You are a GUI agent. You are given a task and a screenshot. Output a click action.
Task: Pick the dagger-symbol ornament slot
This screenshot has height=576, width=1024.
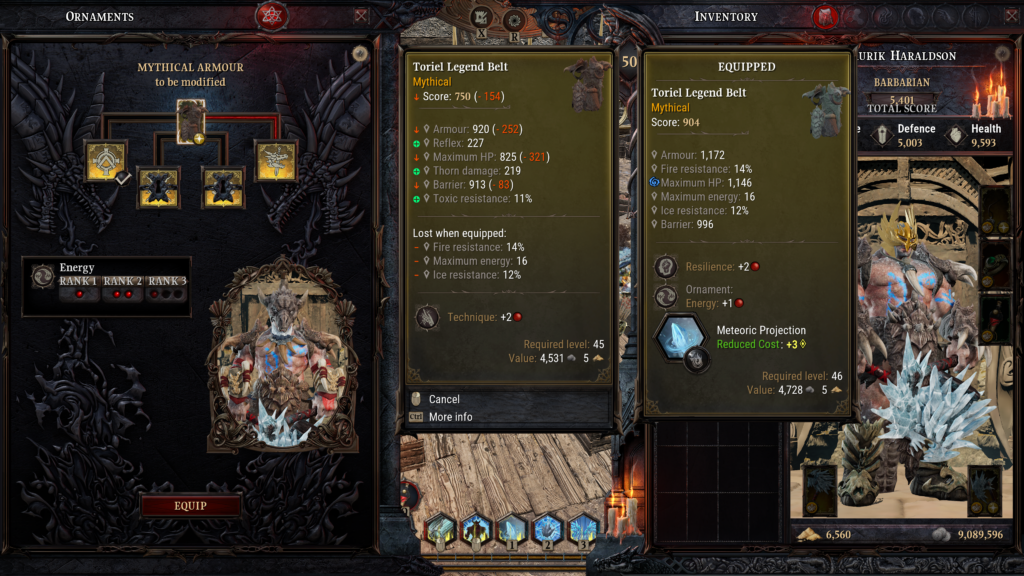(x=274, y=160)
